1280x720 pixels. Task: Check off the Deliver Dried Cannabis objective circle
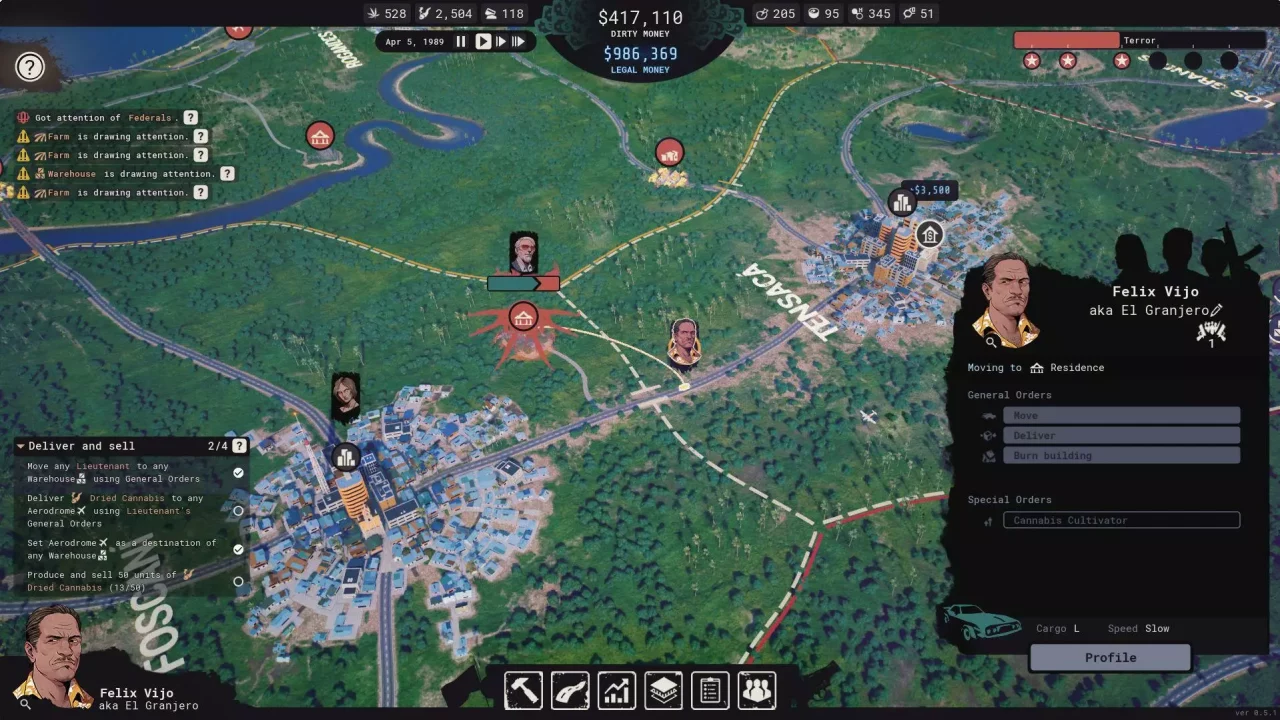coord(238,511)
